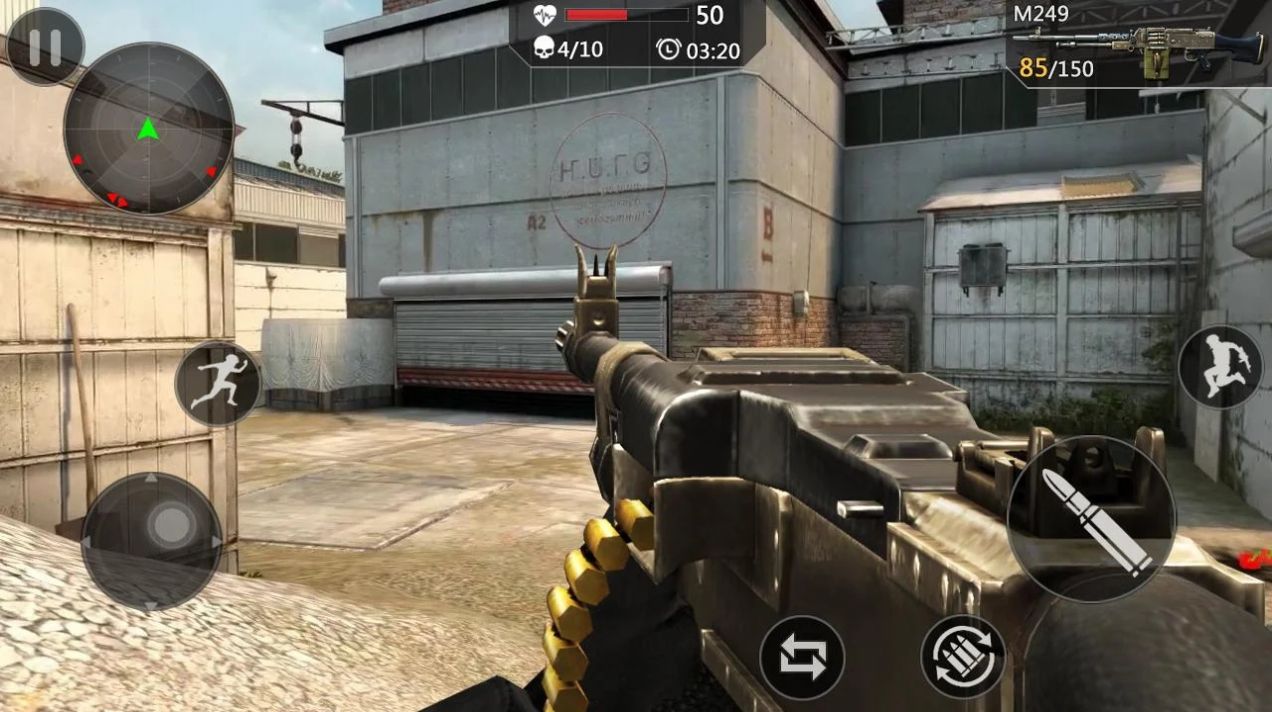Touch the virtual movement joystick
This screenshot has width=1272, height=712.
pos(152,541)
